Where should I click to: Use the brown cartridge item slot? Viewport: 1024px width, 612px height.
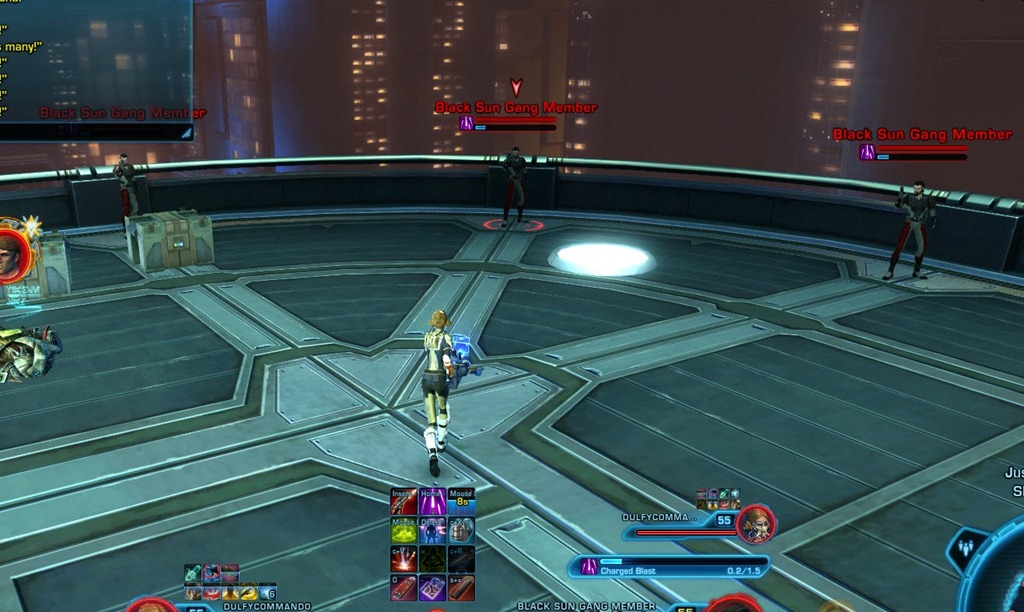[461, 588]
